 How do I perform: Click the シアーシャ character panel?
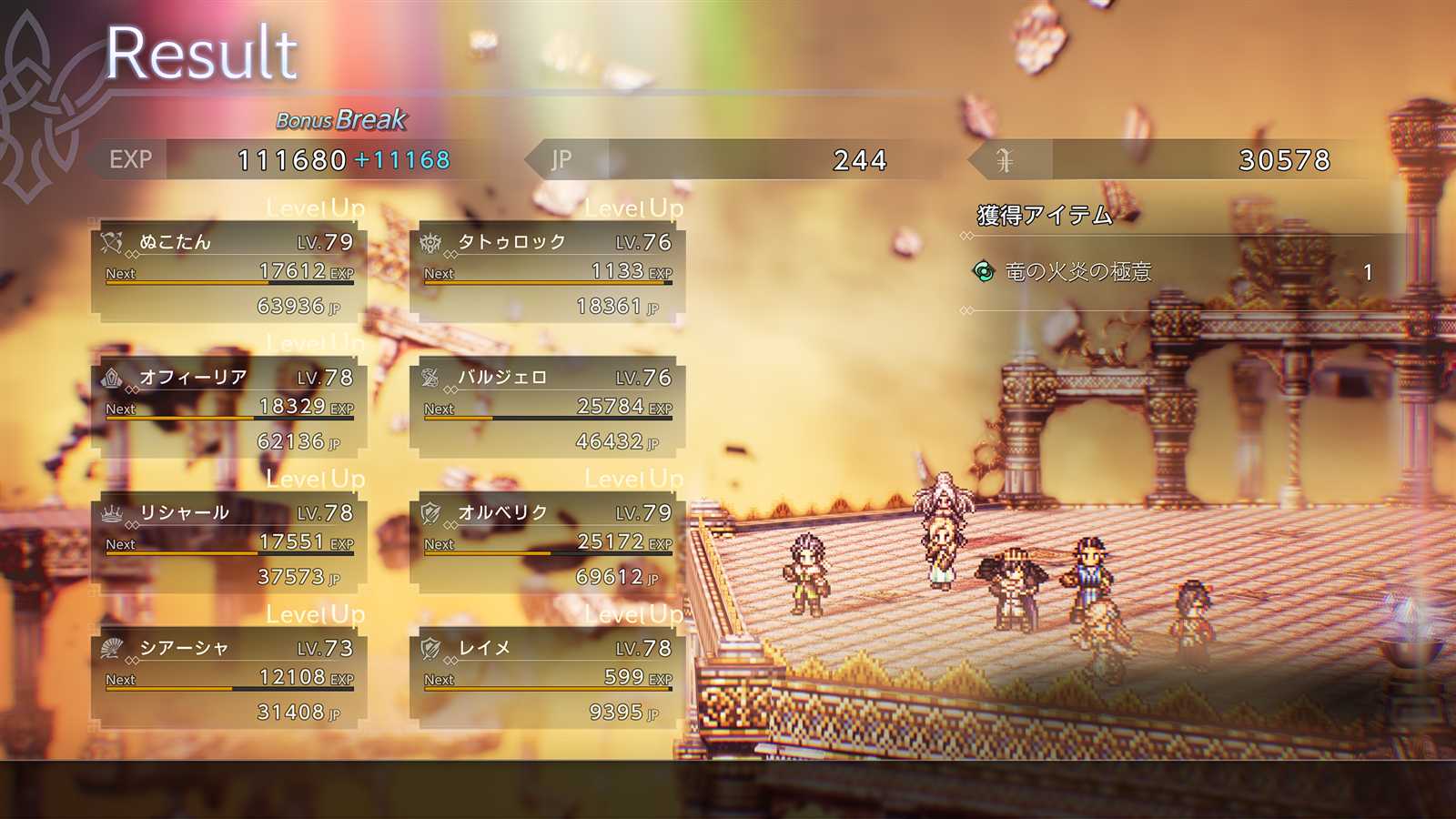229,679
